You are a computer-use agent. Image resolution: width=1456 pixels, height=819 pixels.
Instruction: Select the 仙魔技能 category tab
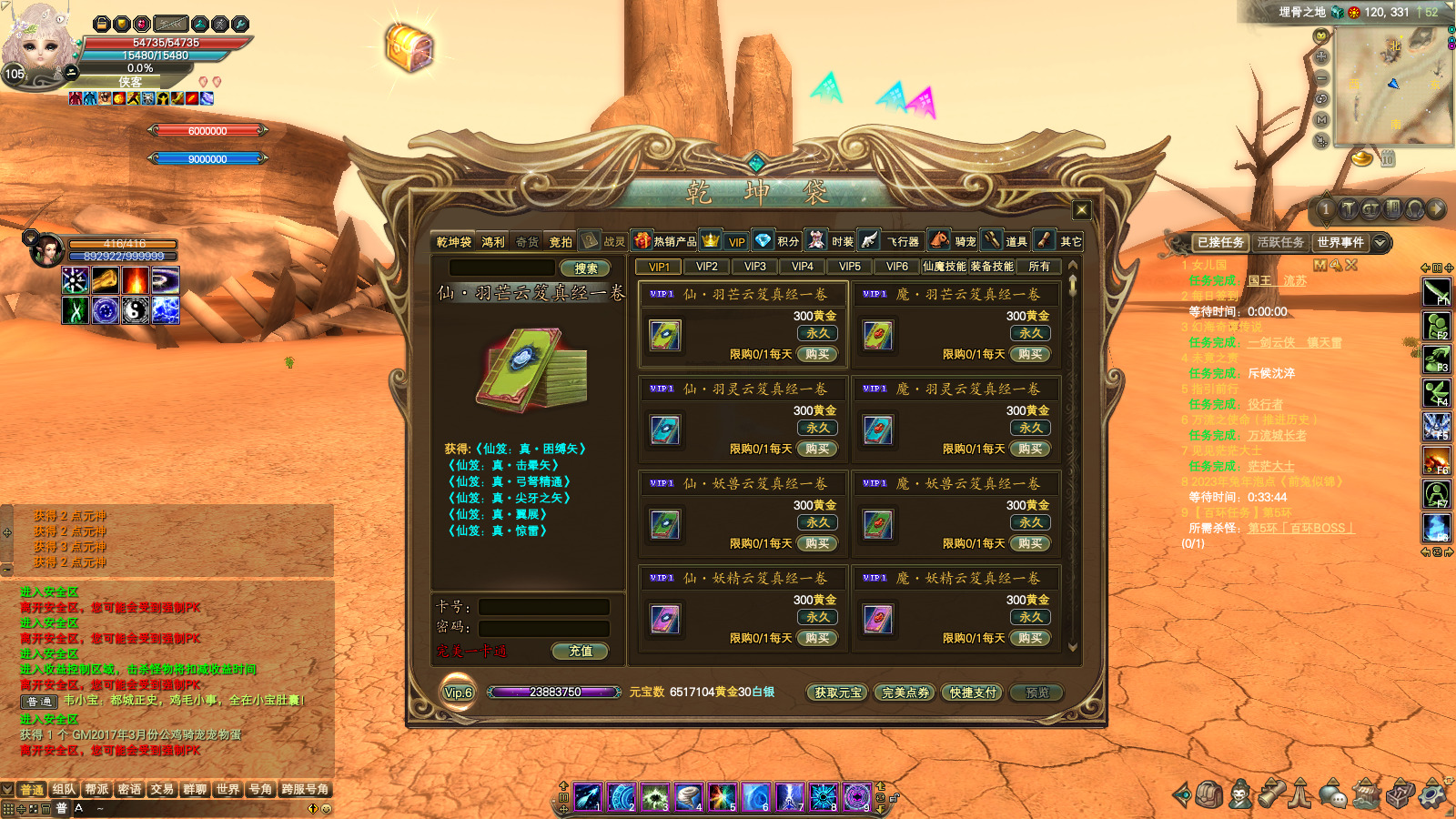click(x=945, y=267)
